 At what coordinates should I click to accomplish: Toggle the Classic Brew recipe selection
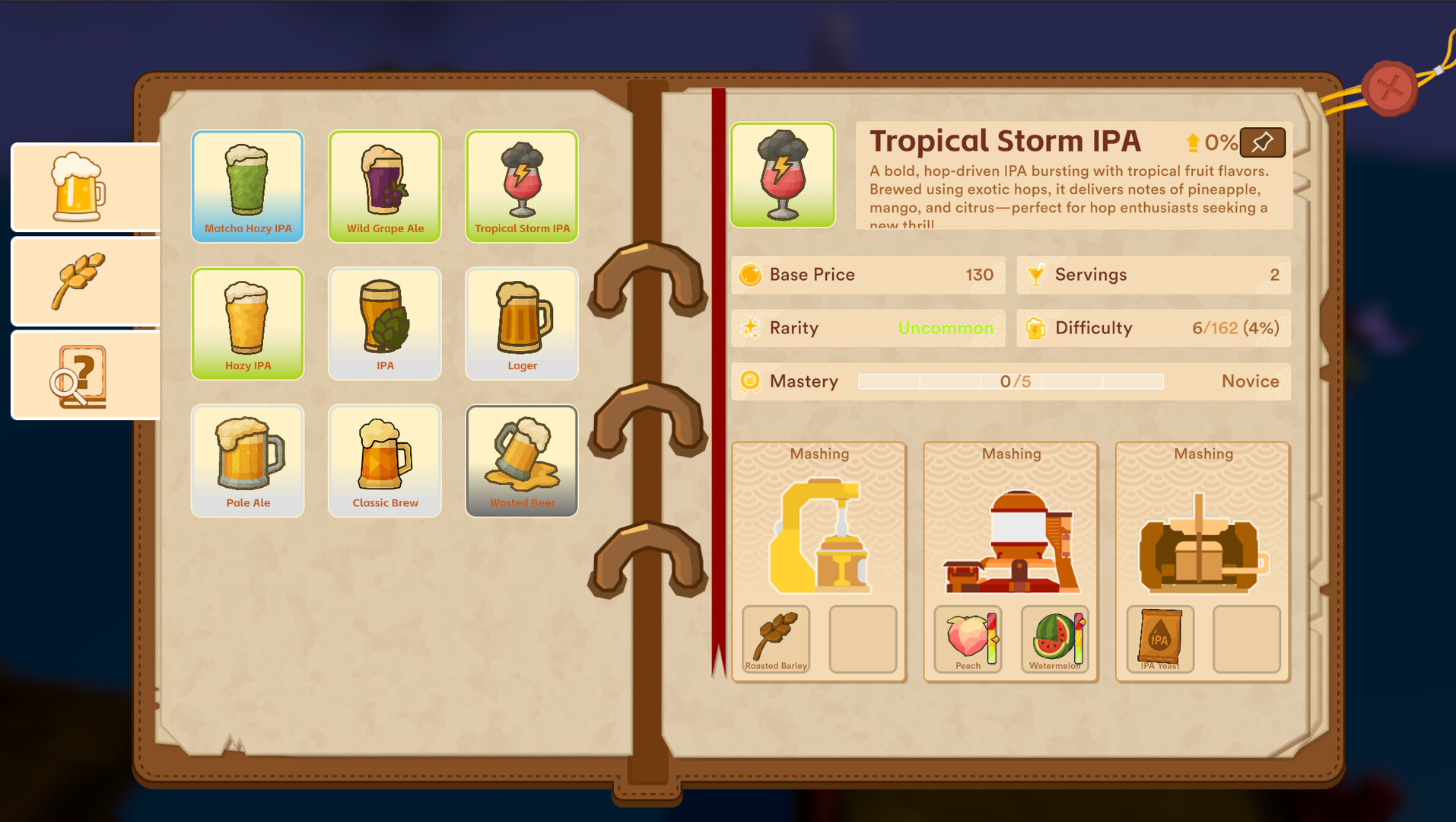(384, 460)
